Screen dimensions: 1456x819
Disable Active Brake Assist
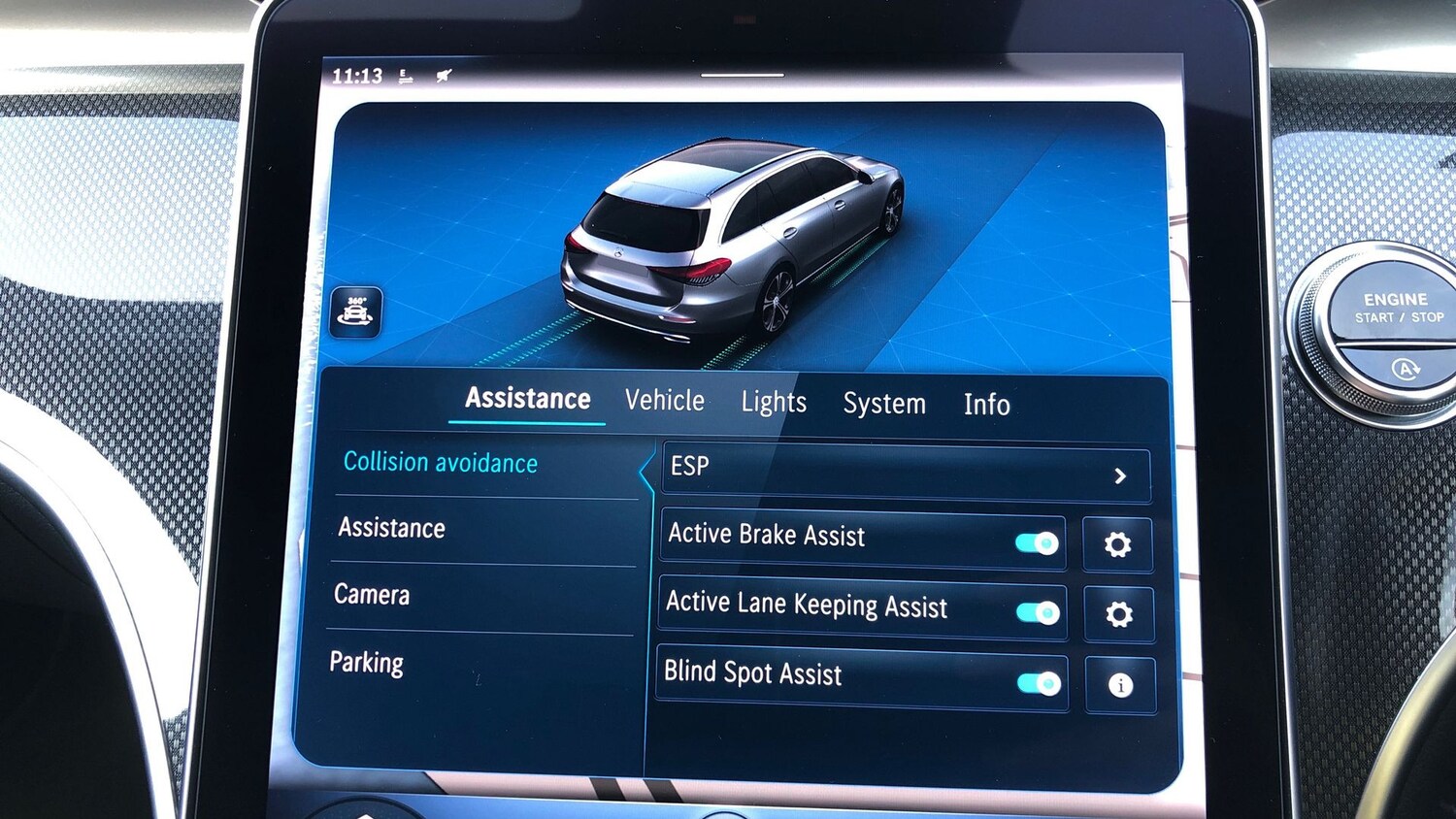1035,543
